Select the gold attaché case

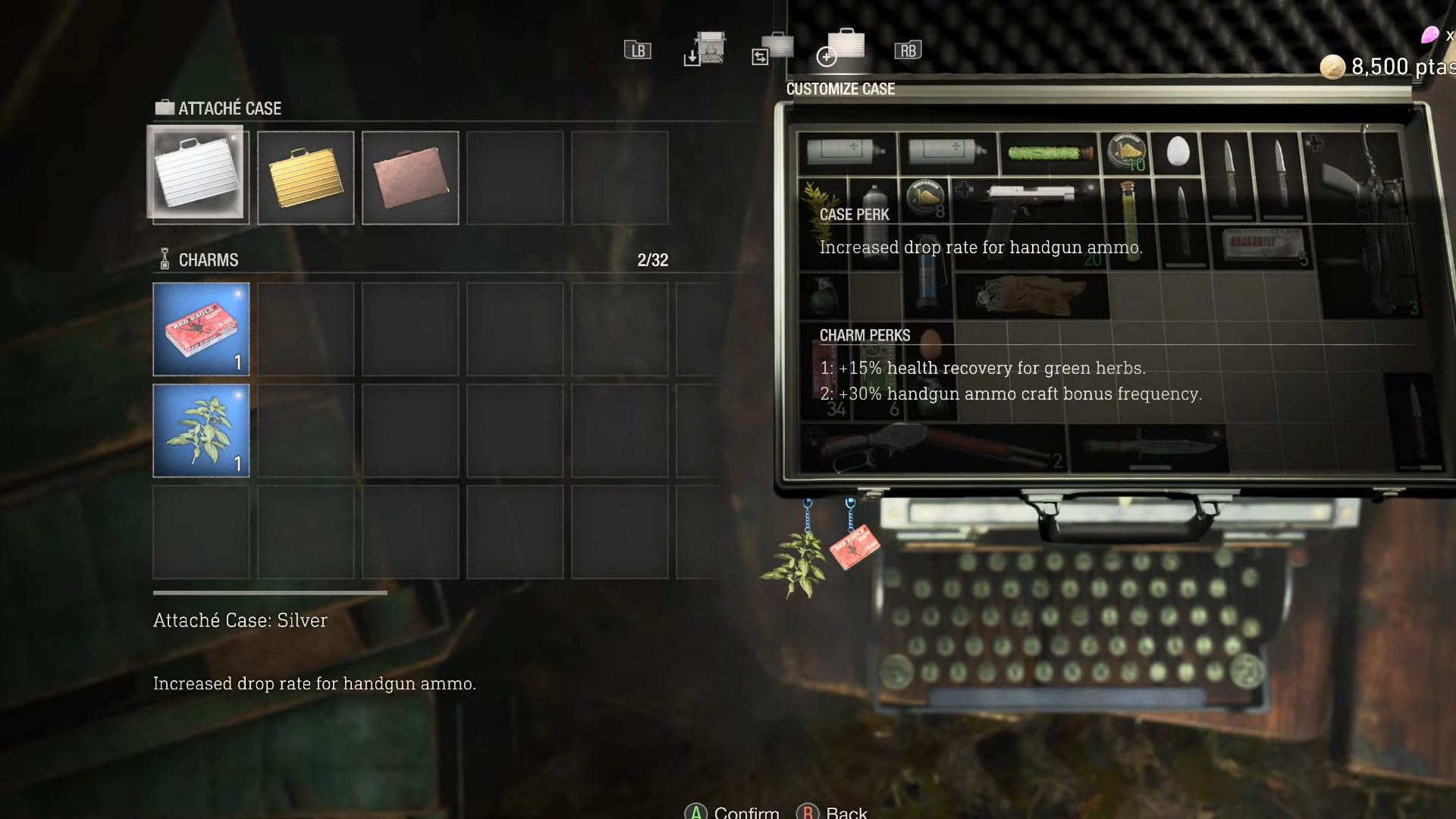pos(305,177)
